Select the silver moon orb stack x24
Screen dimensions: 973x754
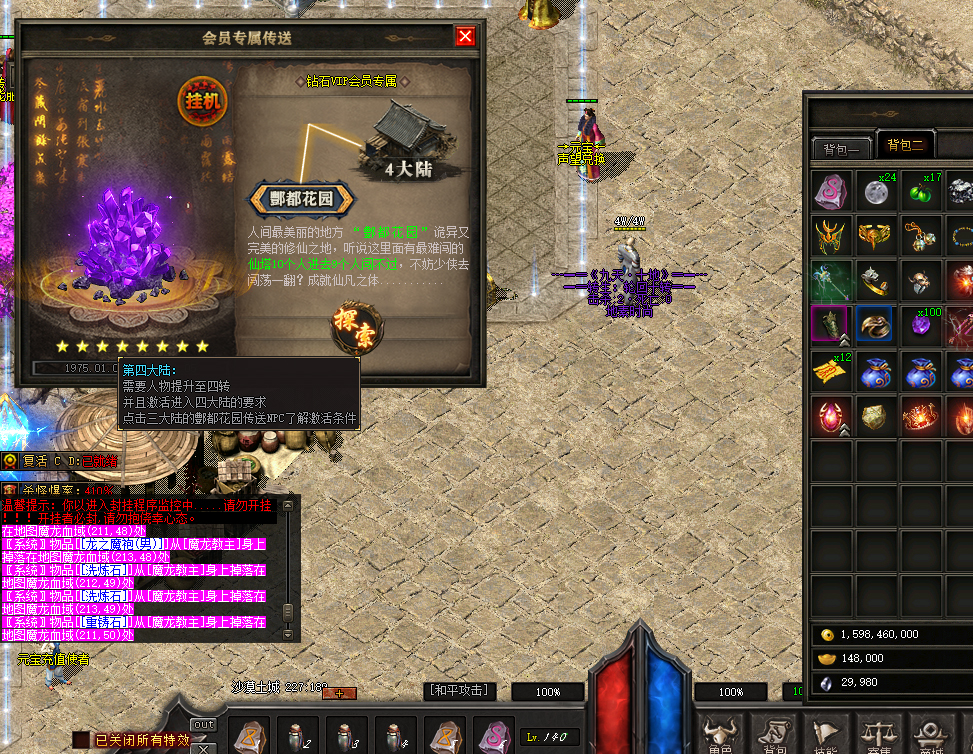click(x=878, y=192)
